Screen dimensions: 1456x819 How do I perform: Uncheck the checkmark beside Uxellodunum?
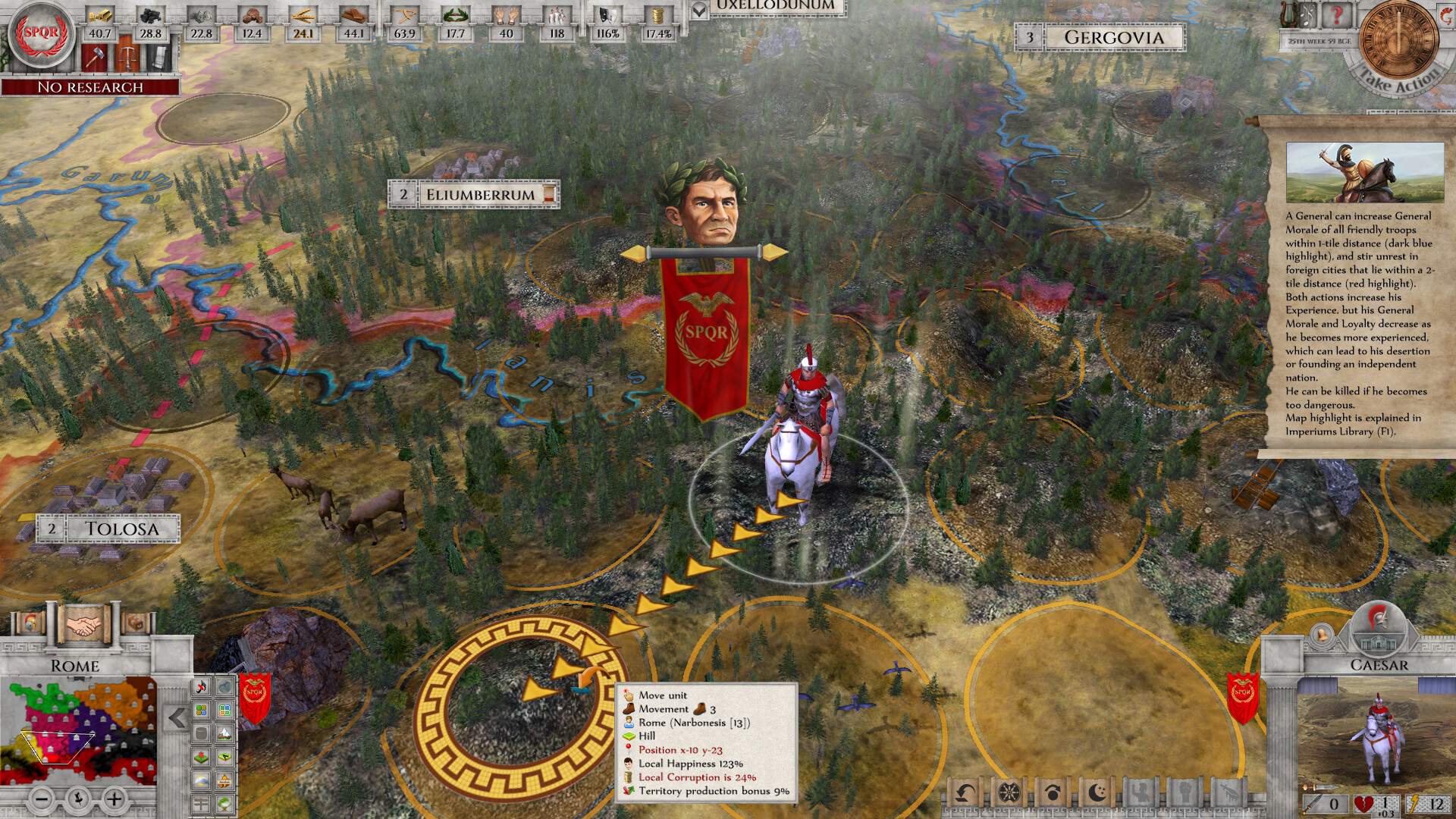click(x=699, y=11)
